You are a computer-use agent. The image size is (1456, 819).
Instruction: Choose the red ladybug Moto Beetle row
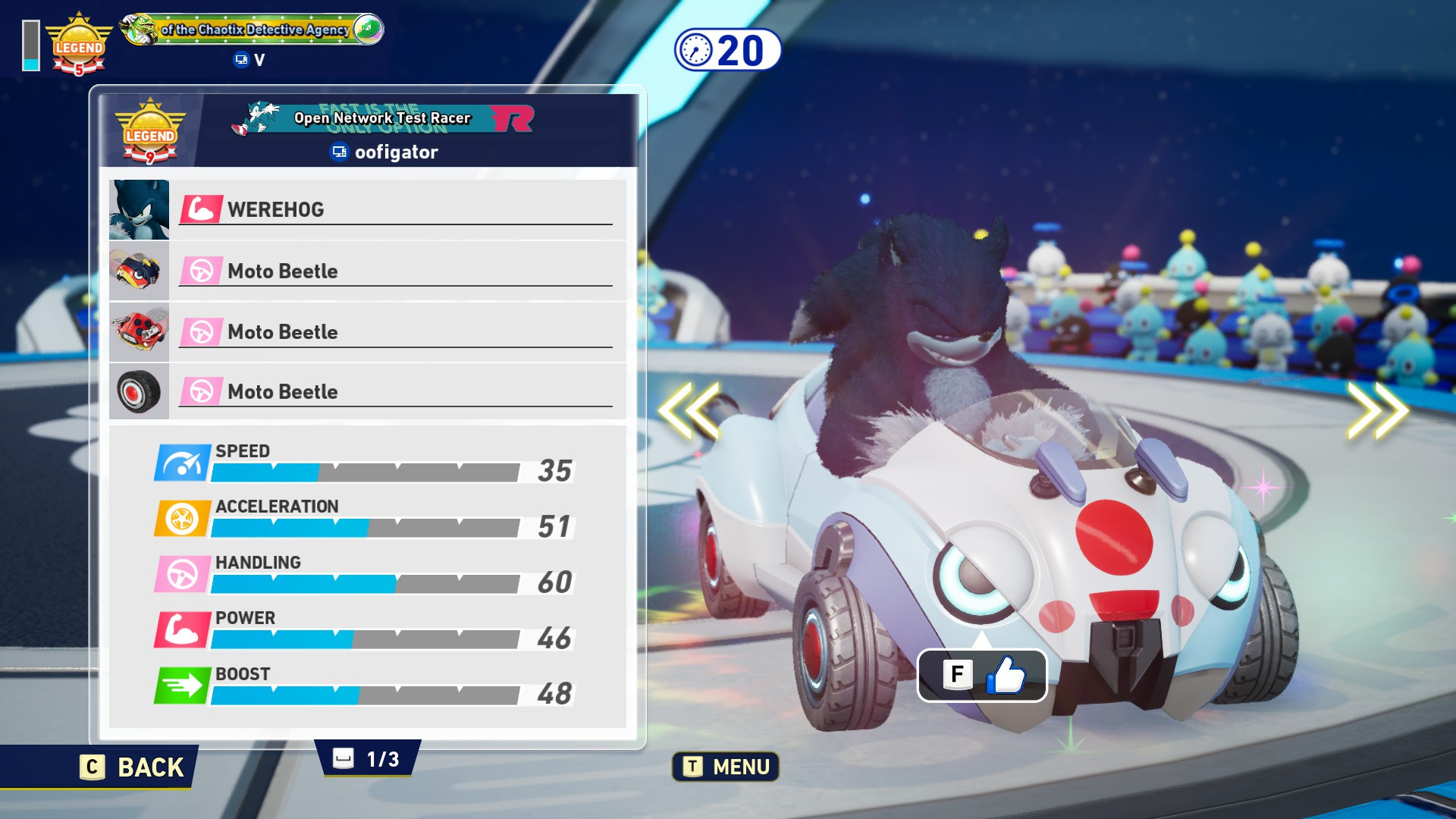coord(368,331)
